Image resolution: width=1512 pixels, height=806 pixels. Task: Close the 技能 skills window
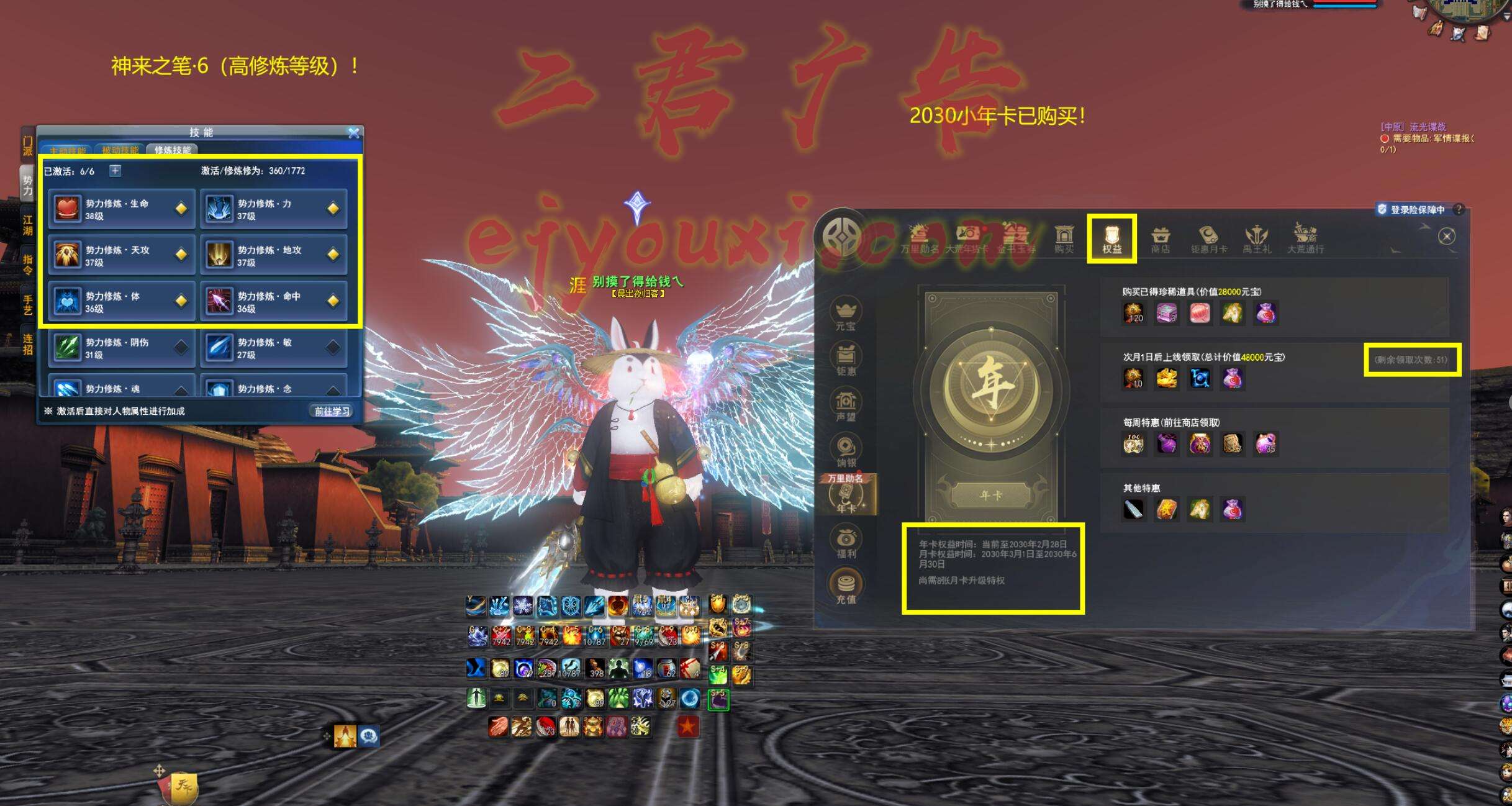(353, 132)
